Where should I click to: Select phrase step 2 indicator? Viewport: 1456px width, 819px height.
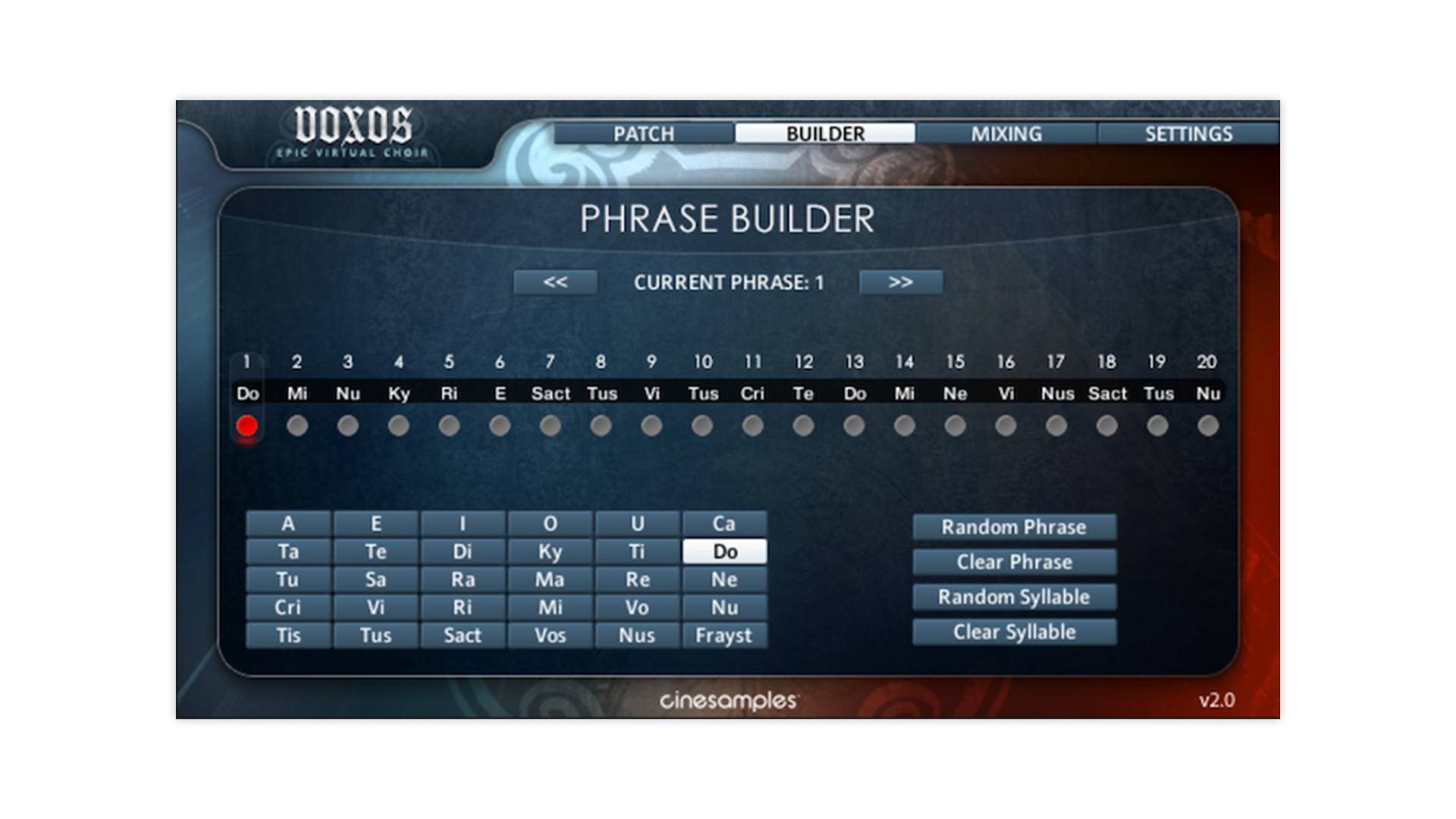(297, 426)
